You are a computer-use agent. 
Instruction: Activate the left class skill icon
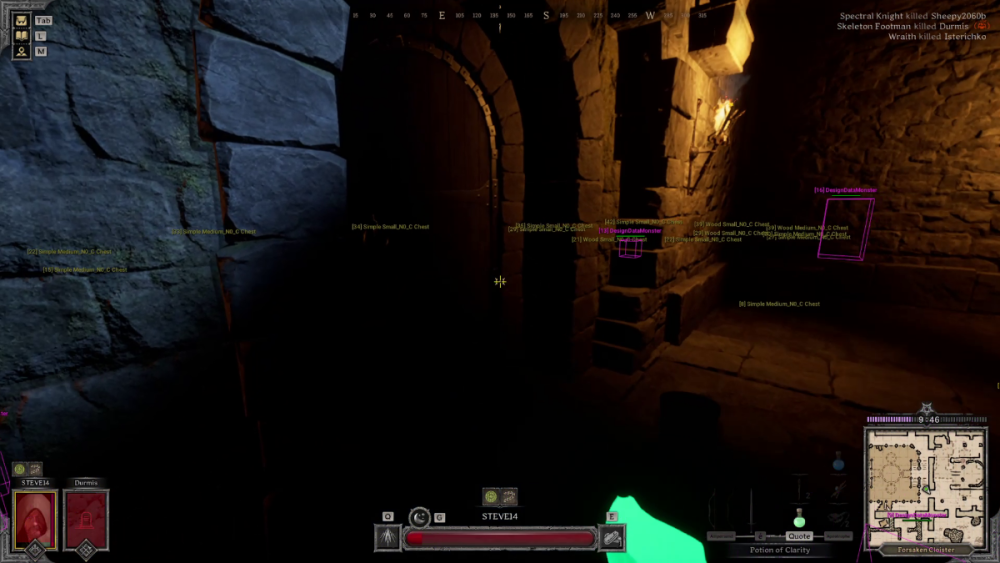pyautogui.click(x=388, y=538)
